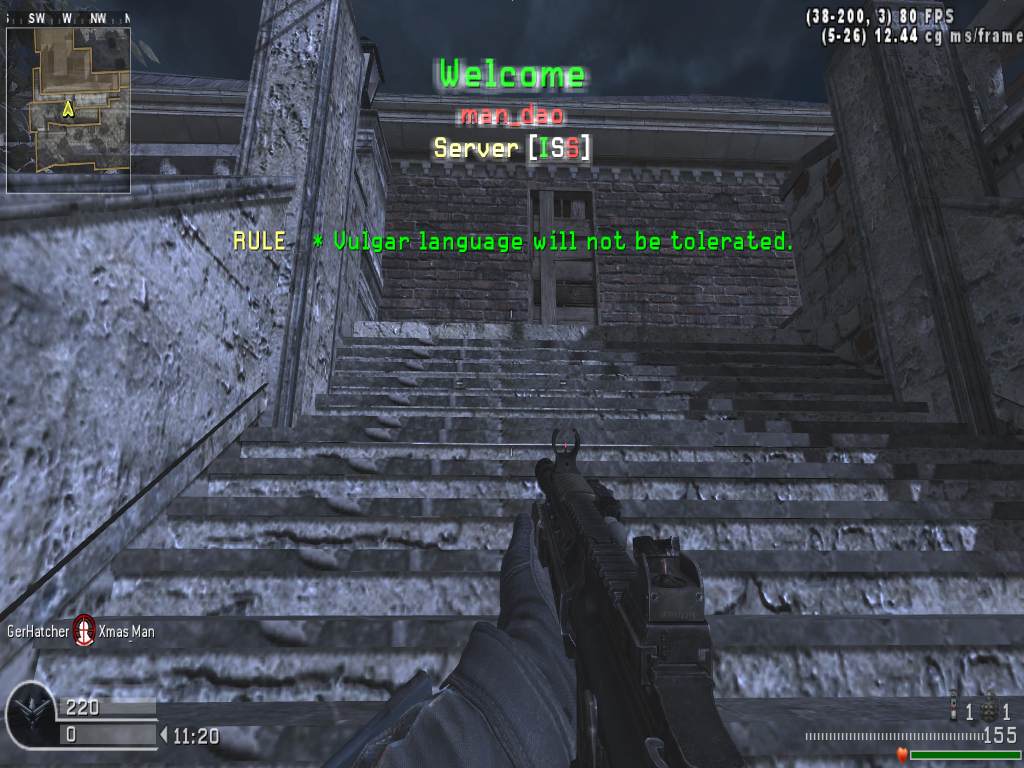Click the red kill icon in the killfeed

[x=85, y=631]
